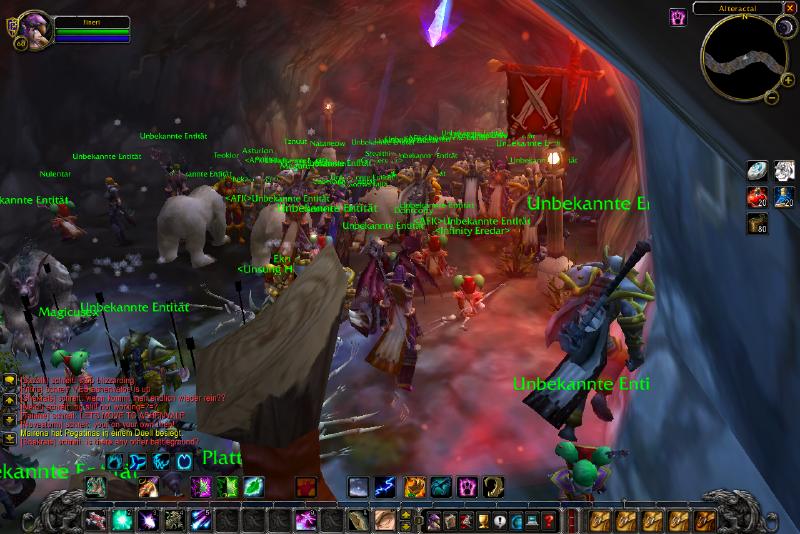
Task: Cast the bright green leaf spell icon
Action: (x=254, y=487)
